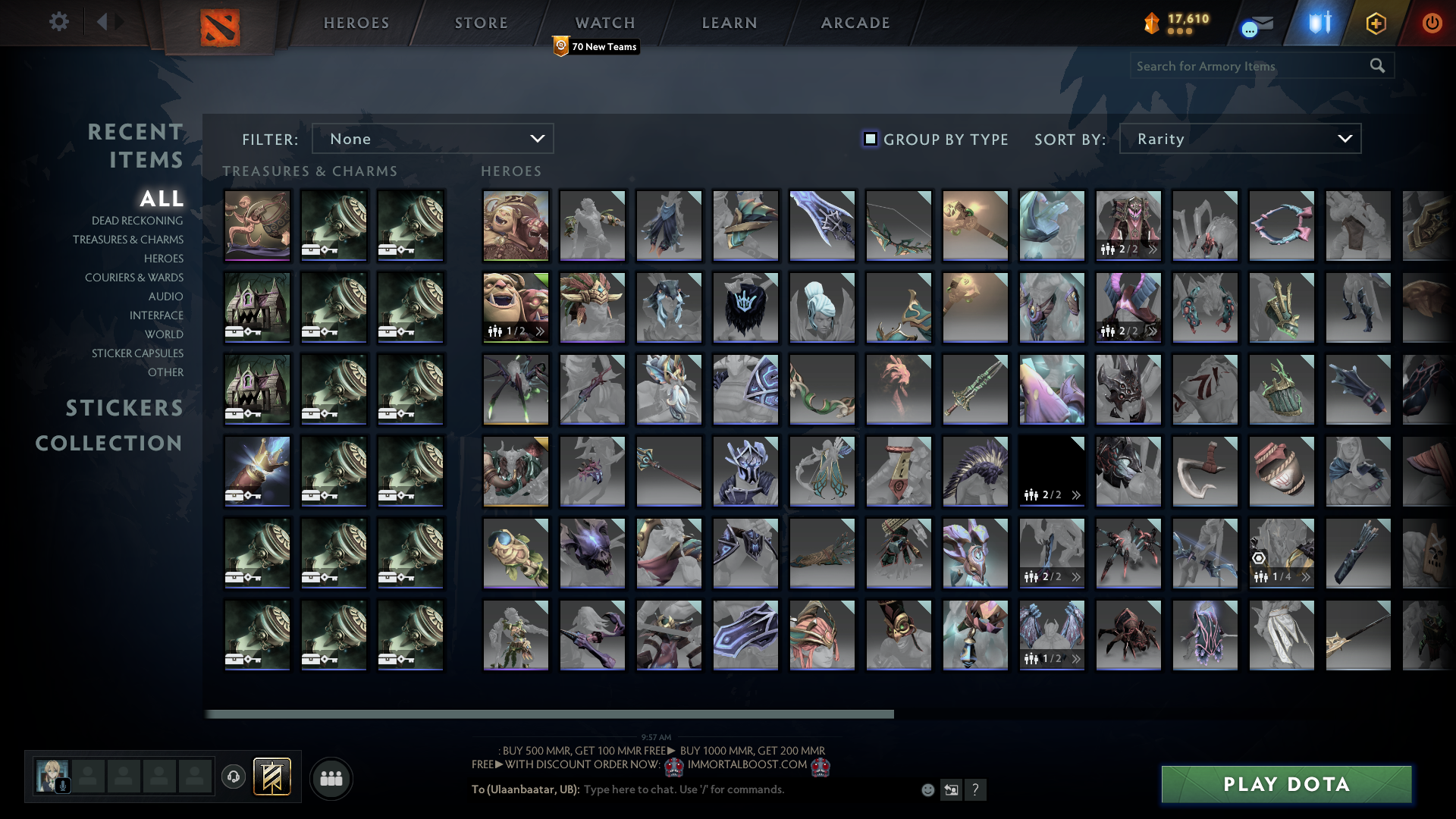1456x819 pixels.
Task: Click the shards currency icon showing 17,610
Action: [1151, 23]
